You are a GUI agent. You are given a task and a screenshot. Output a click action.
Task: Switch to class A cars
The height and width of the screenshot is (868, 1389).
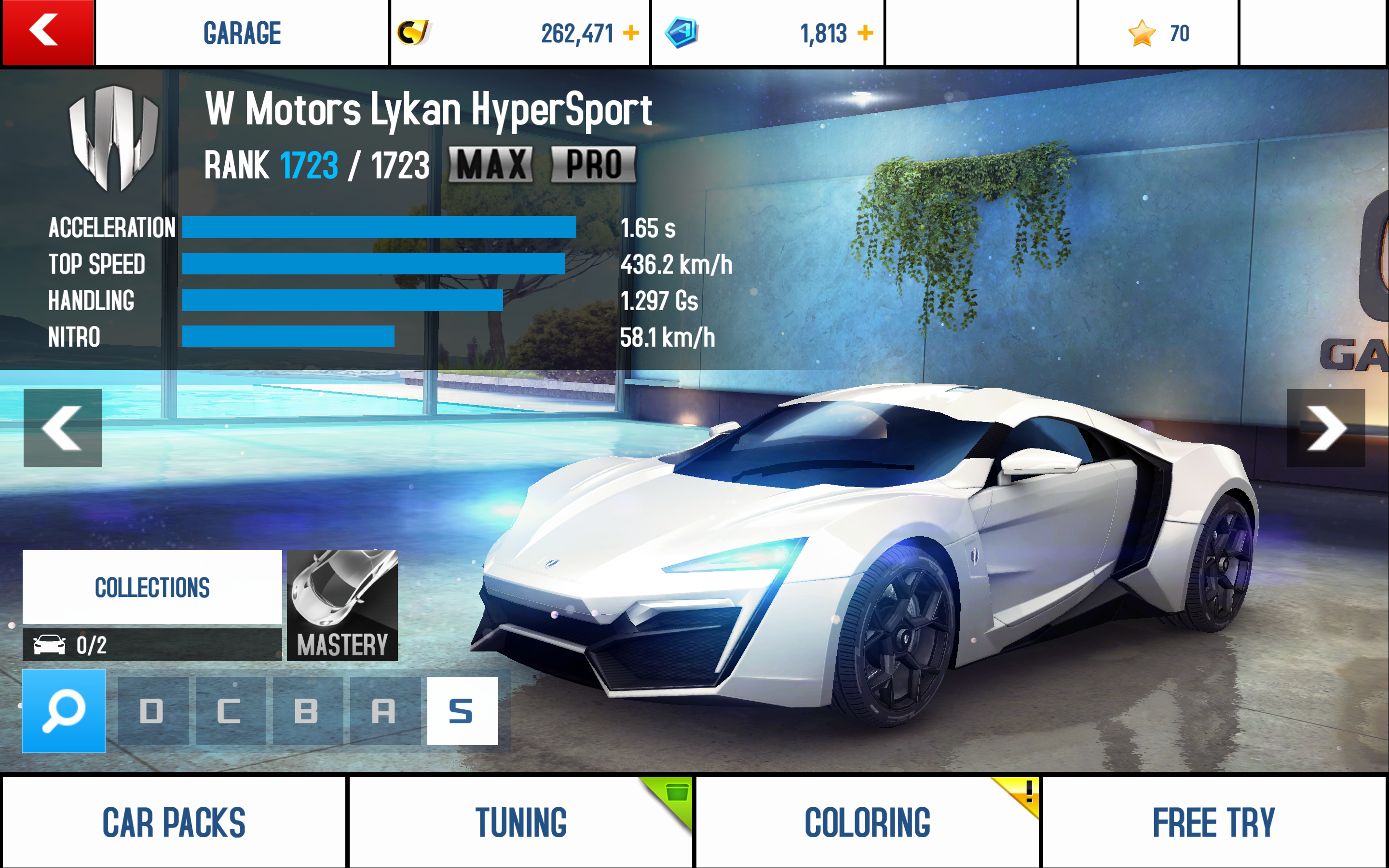(x=384, y=711)
